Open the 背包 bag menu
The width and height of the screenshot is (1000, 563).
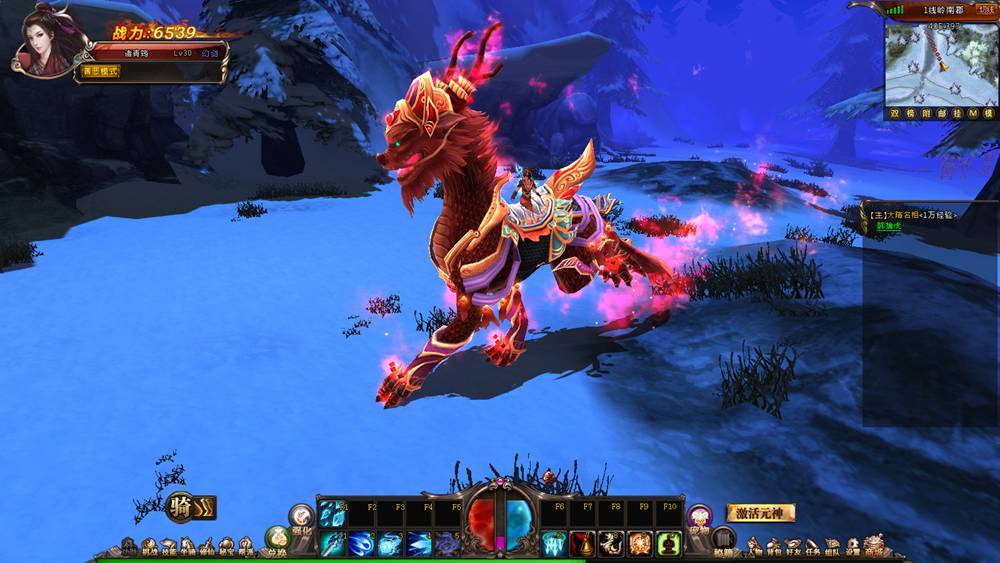pyautogui.click(x=773, y=546)
